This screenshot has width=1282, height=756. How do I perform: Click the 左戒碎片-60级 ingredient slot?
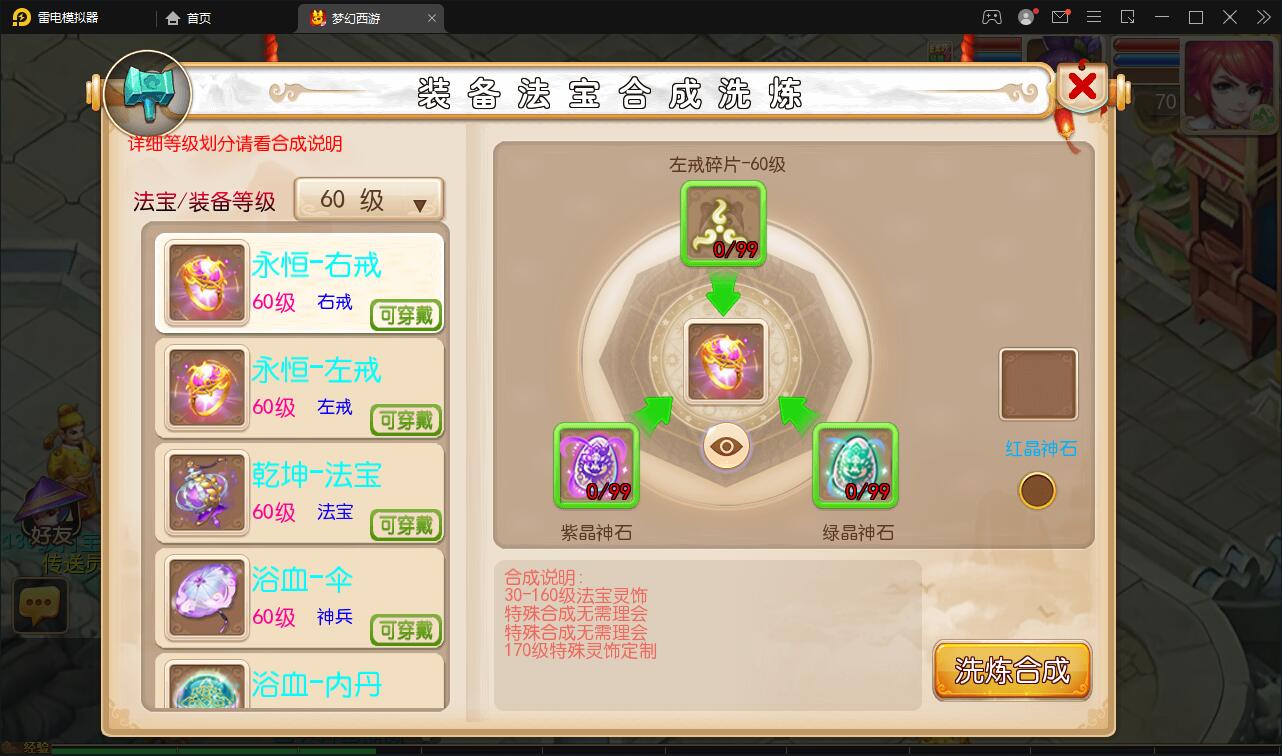tap(724, 222)
